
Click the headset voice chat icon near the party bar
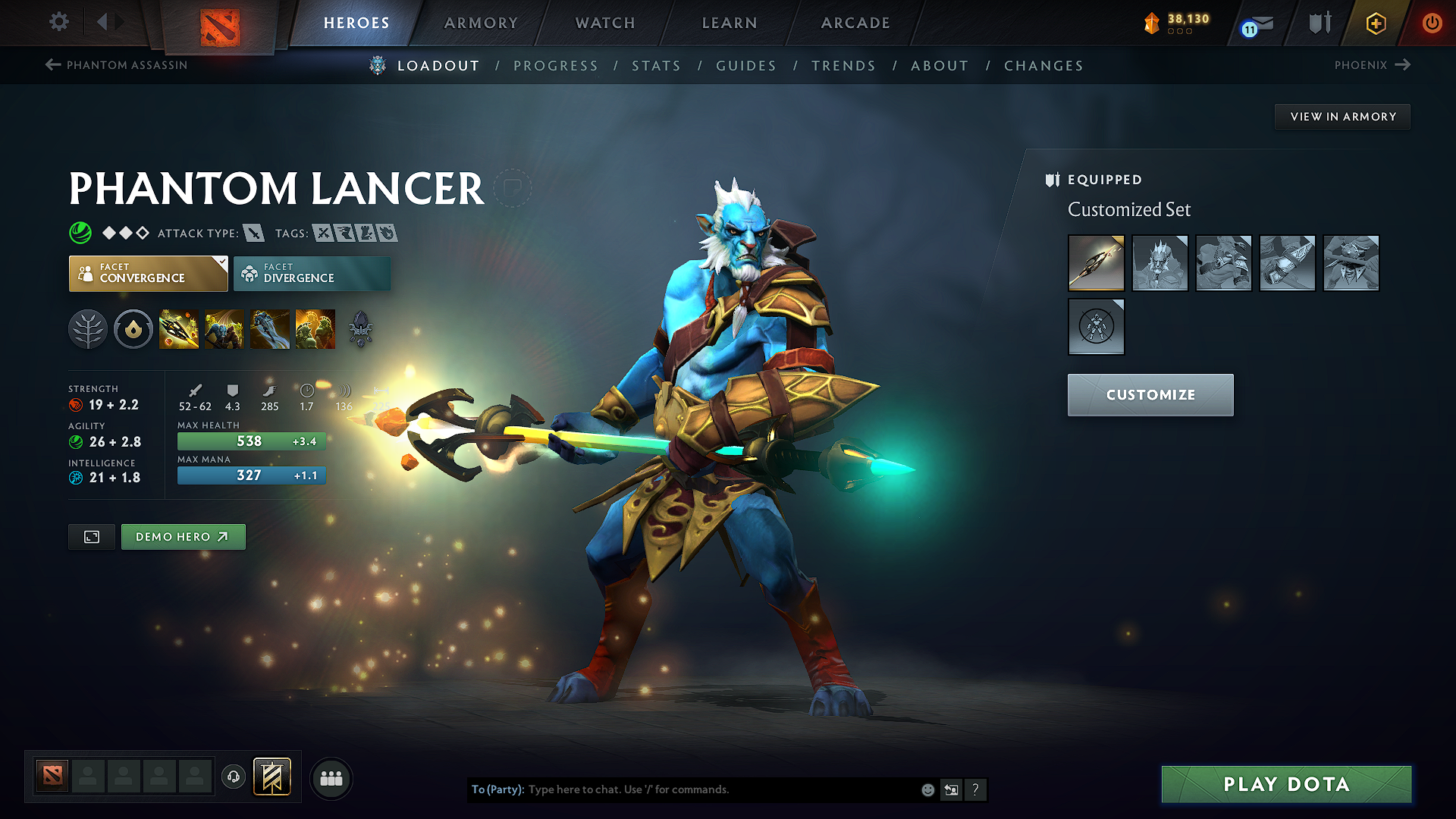[x=234, y=777]
